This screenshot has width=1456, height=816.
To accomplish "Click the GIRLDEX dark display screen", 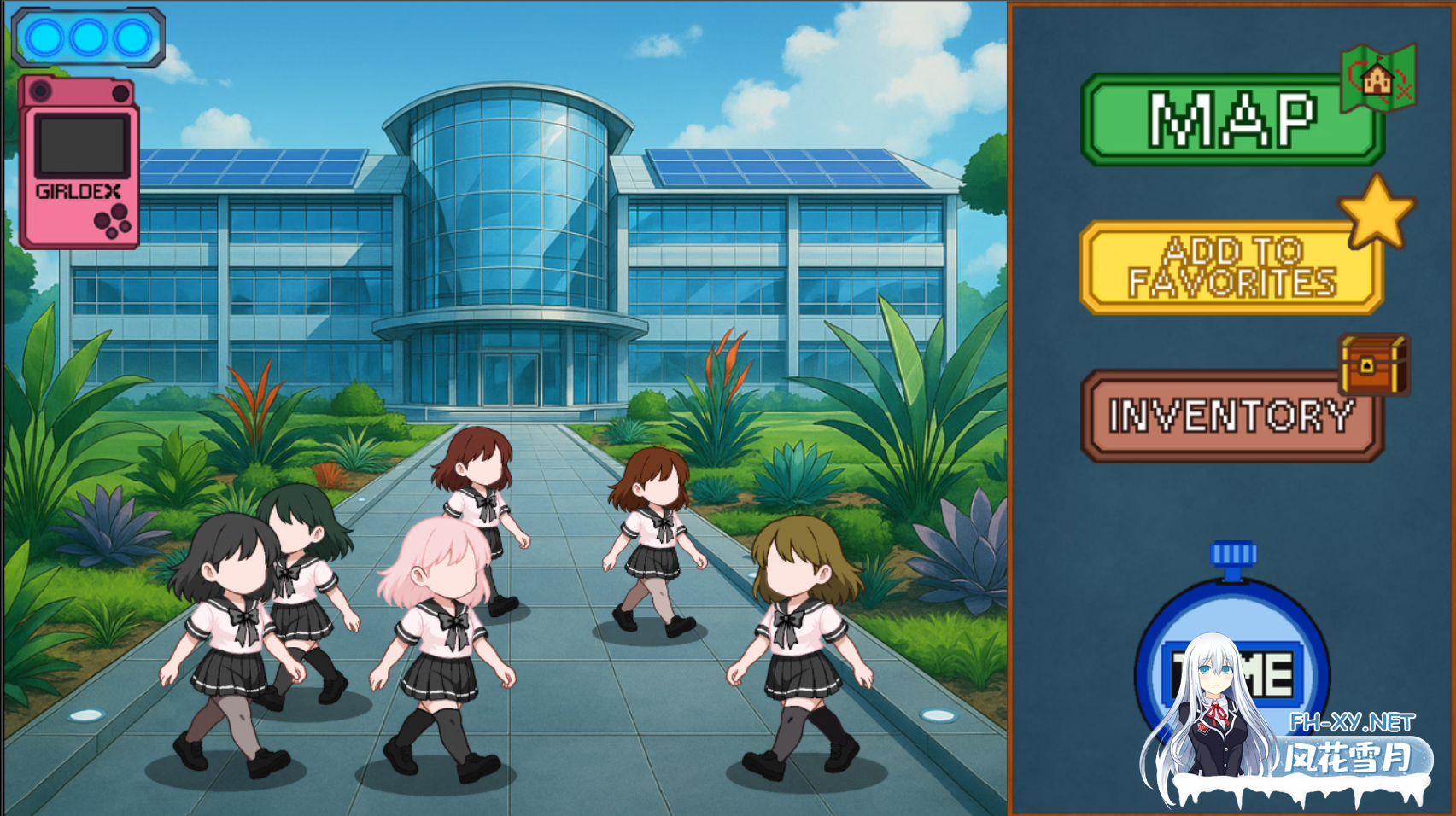I will [x=81, y=145].
